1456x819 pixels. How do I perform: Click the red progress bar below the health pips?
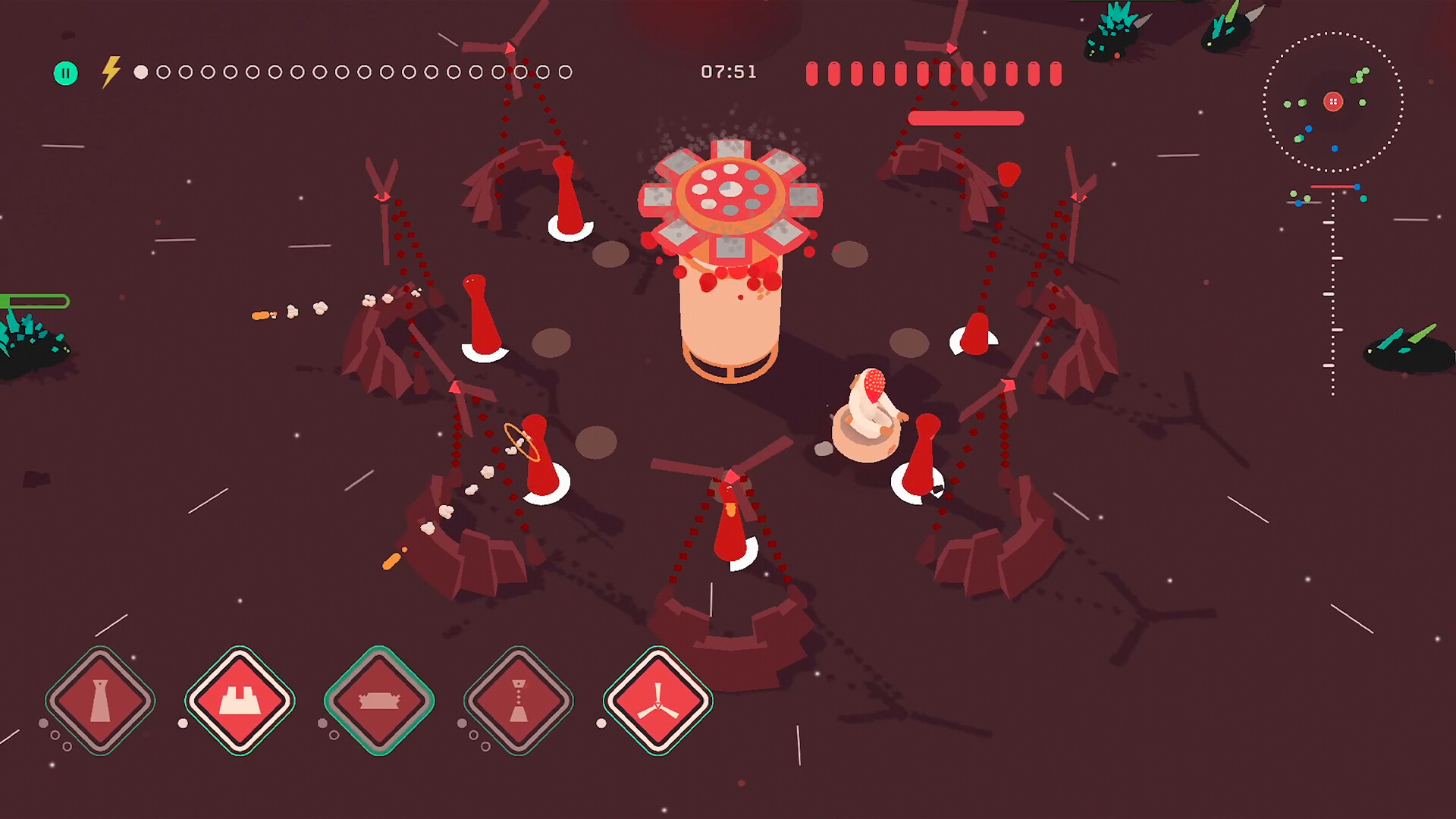pyautogui.click(x=968, y=118)
